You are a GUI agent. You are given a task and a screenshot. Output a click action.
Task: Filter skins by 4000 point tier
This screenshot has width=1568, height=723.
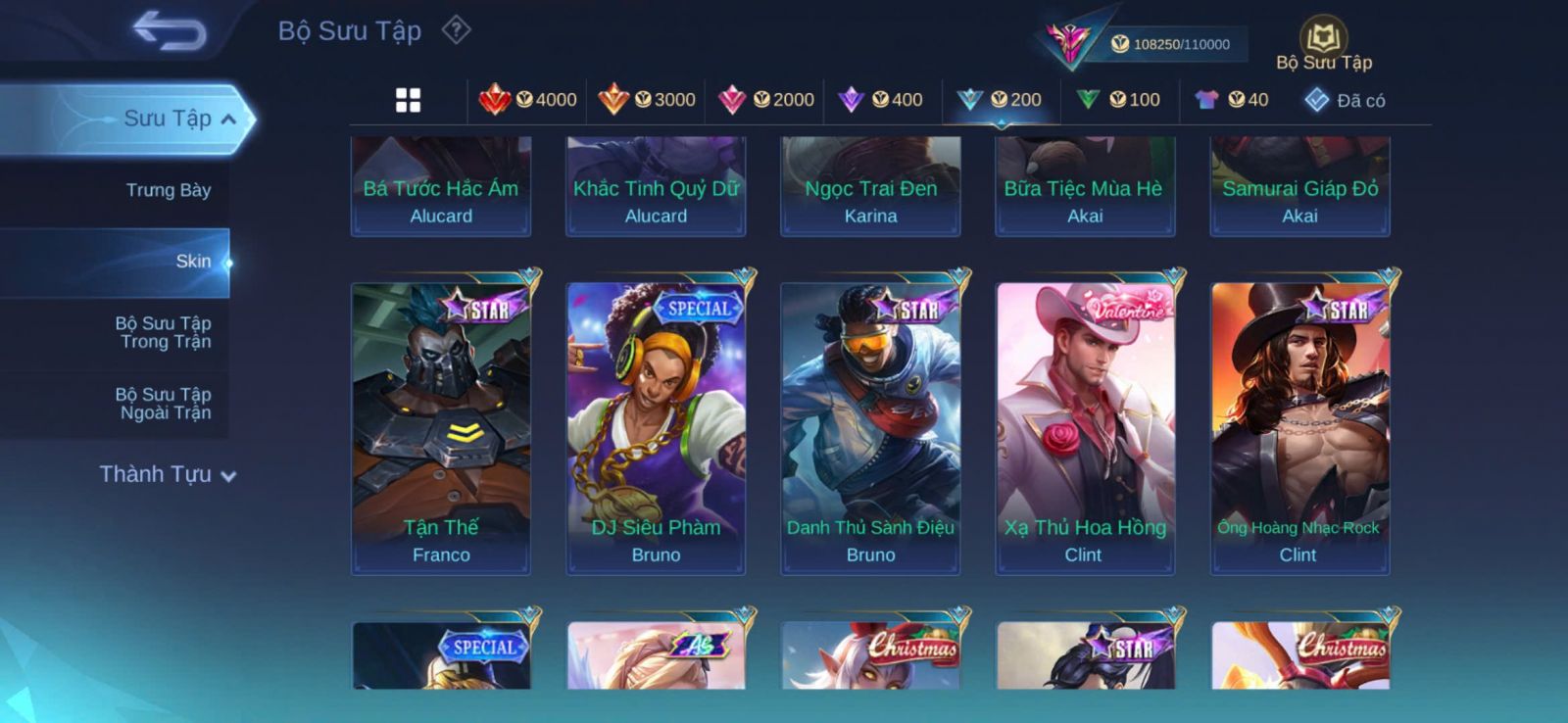click(x=528, y=100)
